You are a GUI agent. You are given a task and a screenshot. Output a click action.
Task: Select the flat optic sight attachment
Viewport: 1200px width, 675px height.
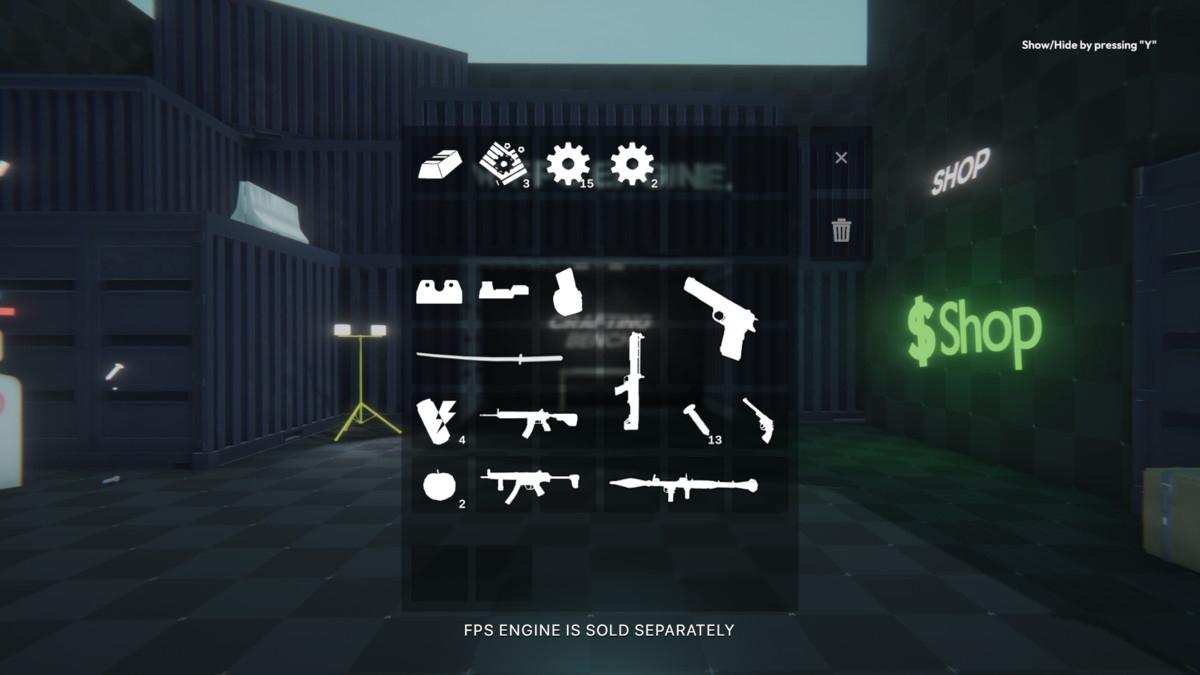coord(502,291)
